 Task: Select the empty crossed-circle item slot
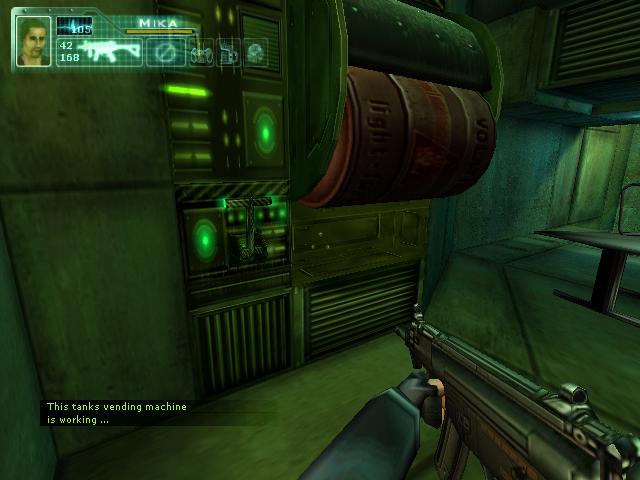point(166,52)
